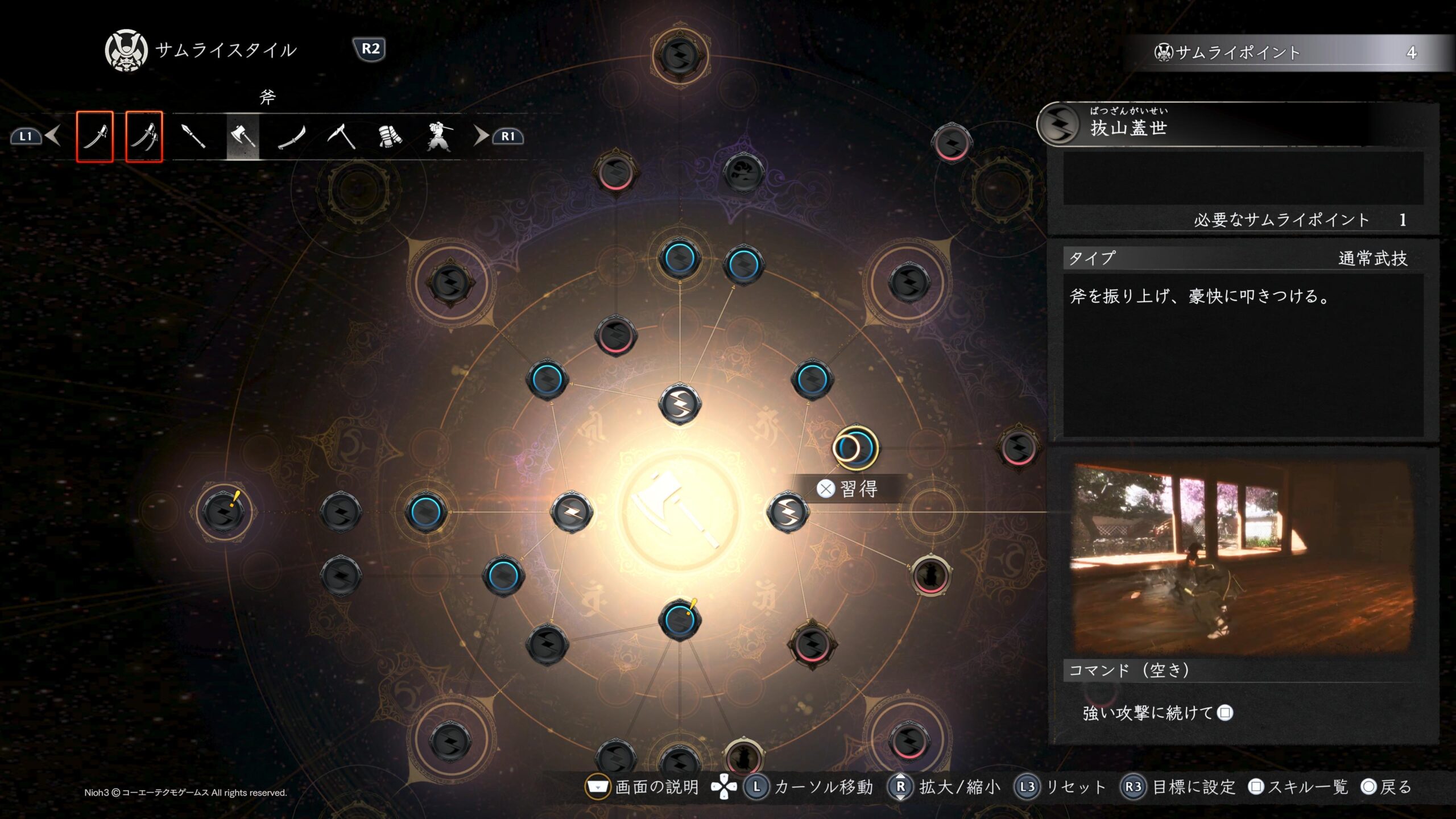The width and height of the screenshot is (1456, 819).
Task: Switch to the single katana weapon tab
Action: (x=95, y=136)
